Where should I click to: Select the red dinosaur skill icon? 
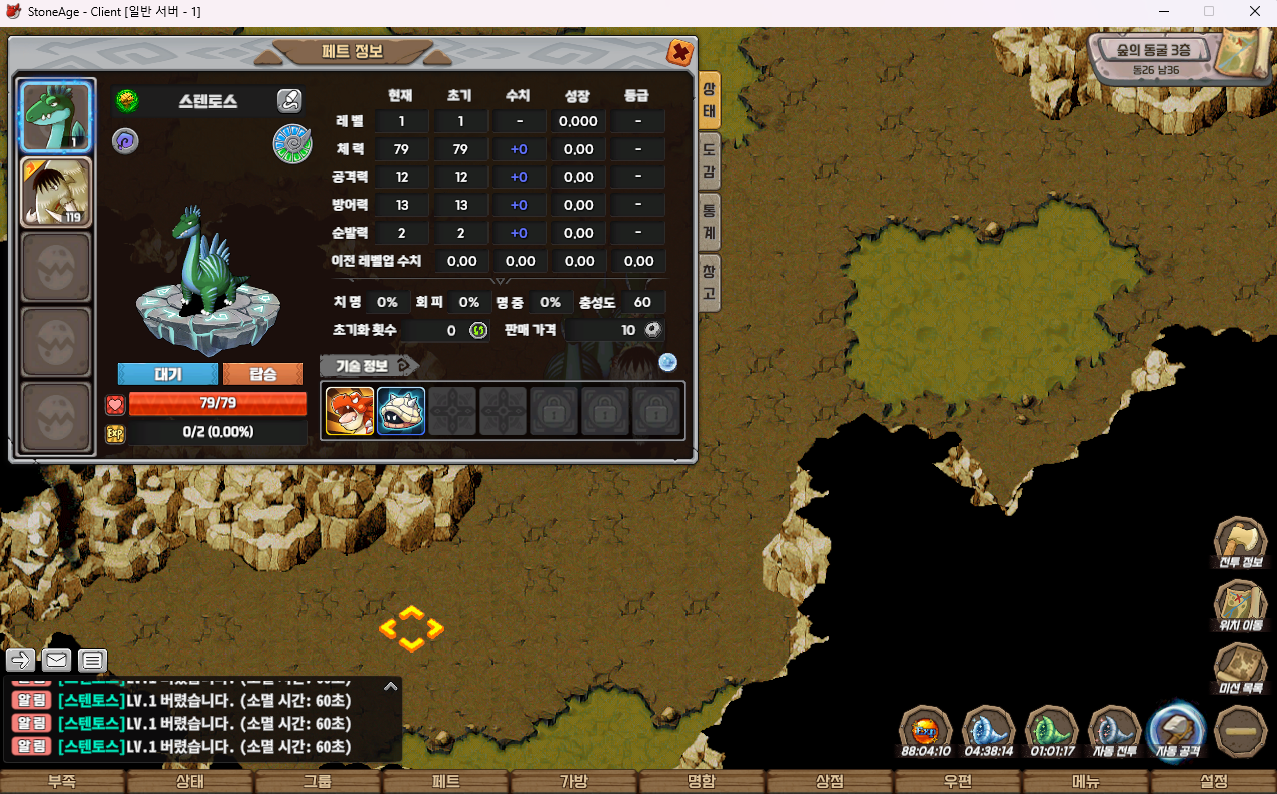coord(350,411)
